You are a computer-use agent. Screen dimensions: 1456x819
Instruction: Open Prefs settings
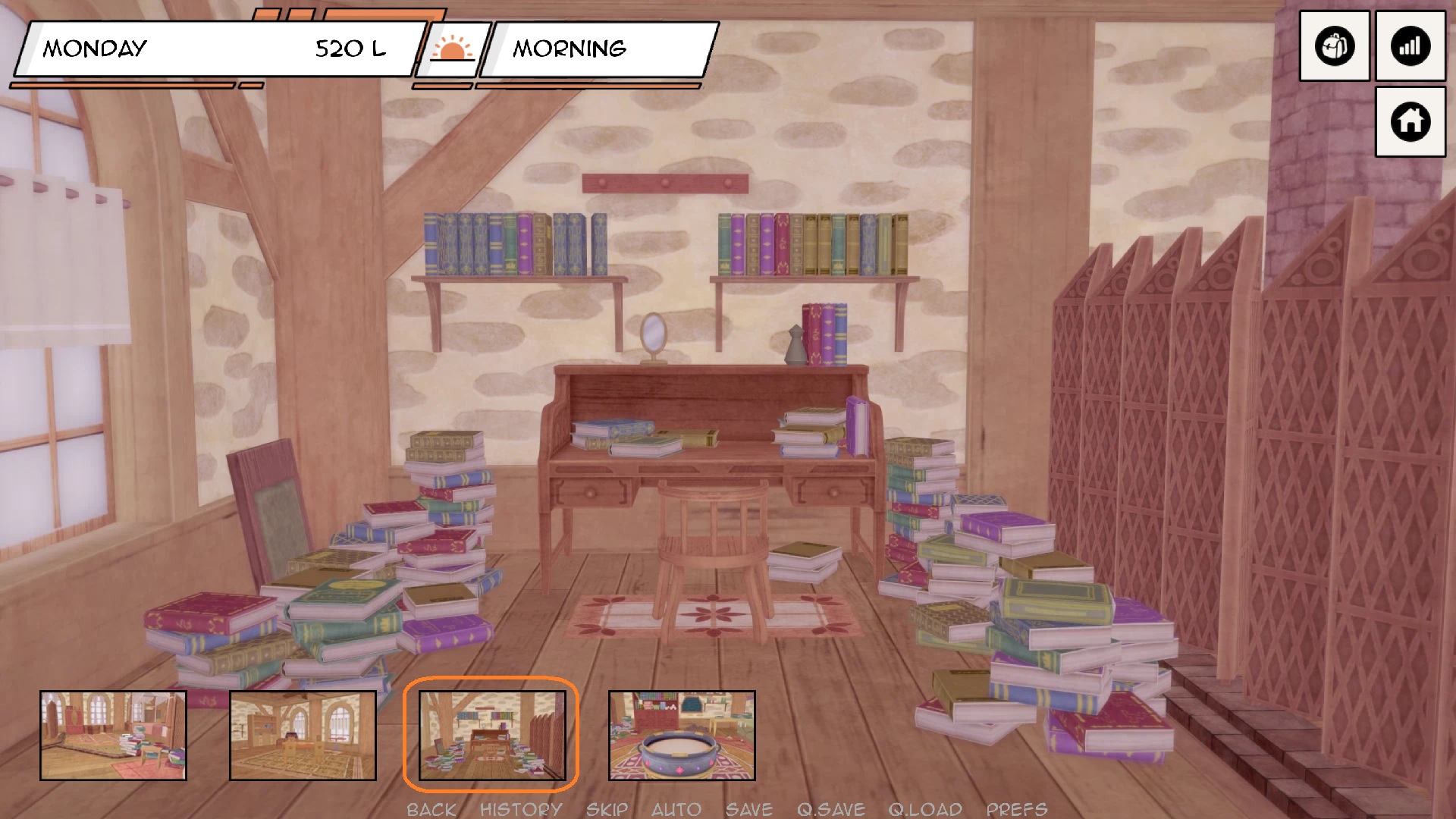click(x=1016, y=809)
